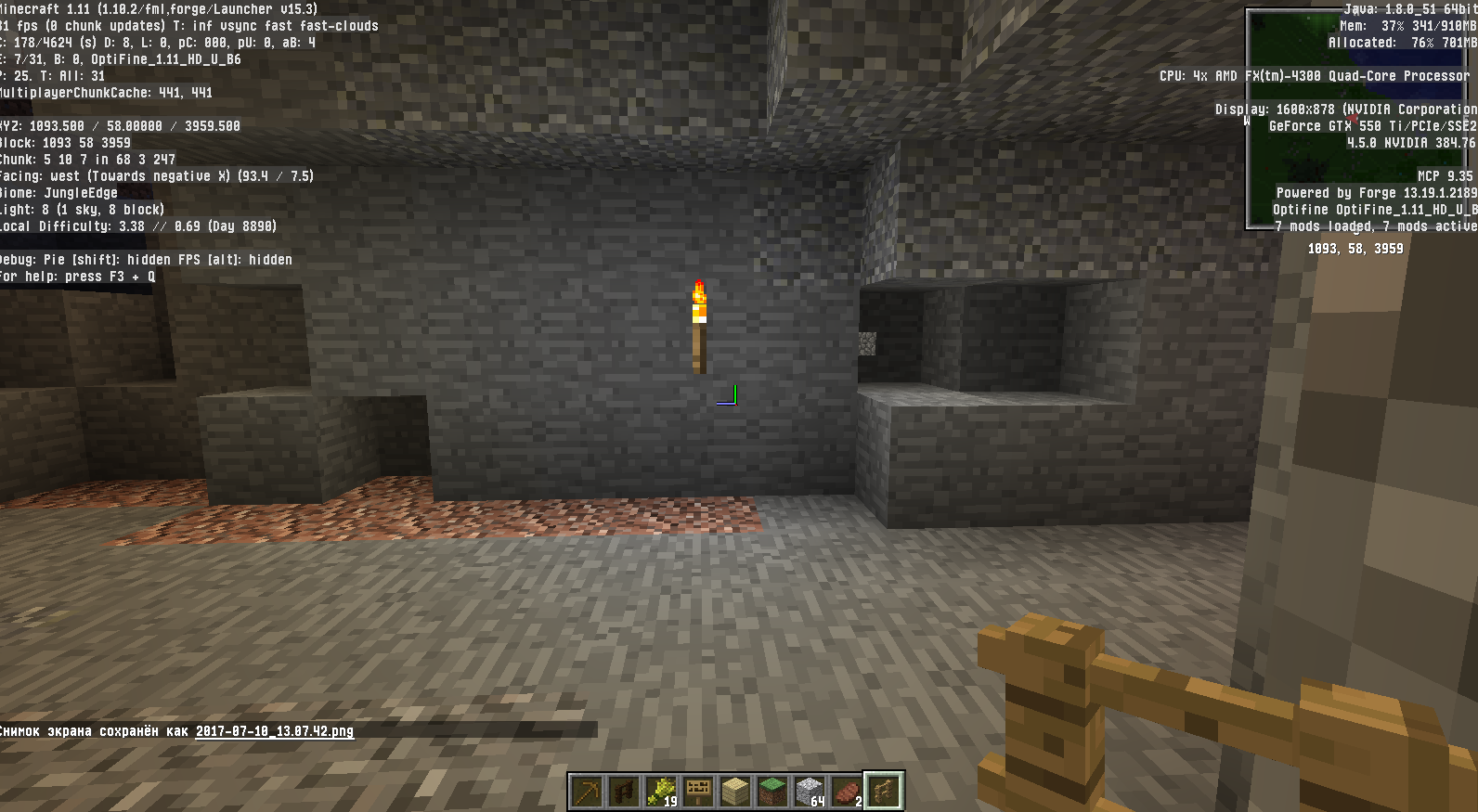
Task: Select the wooden sign slot
Action: (x=698, y=792)
